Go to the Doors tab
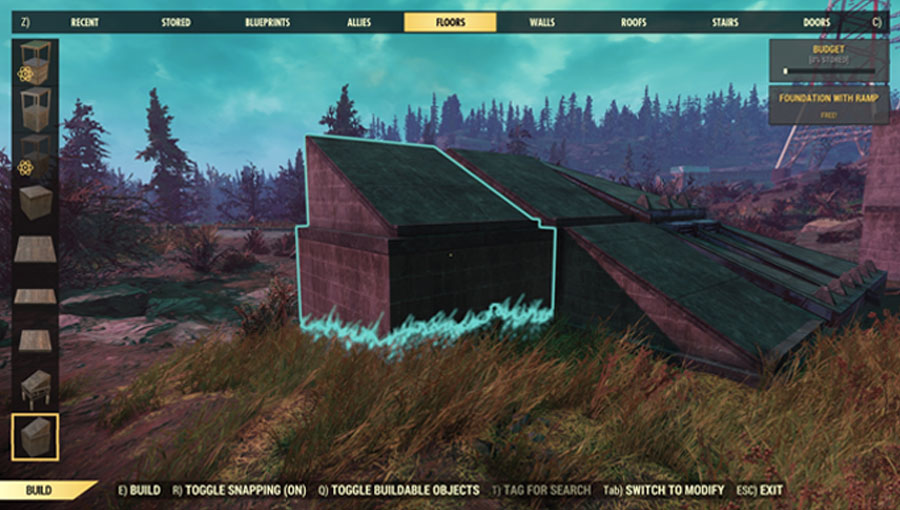This screenshot has height=510, width=900. point(816,22)
